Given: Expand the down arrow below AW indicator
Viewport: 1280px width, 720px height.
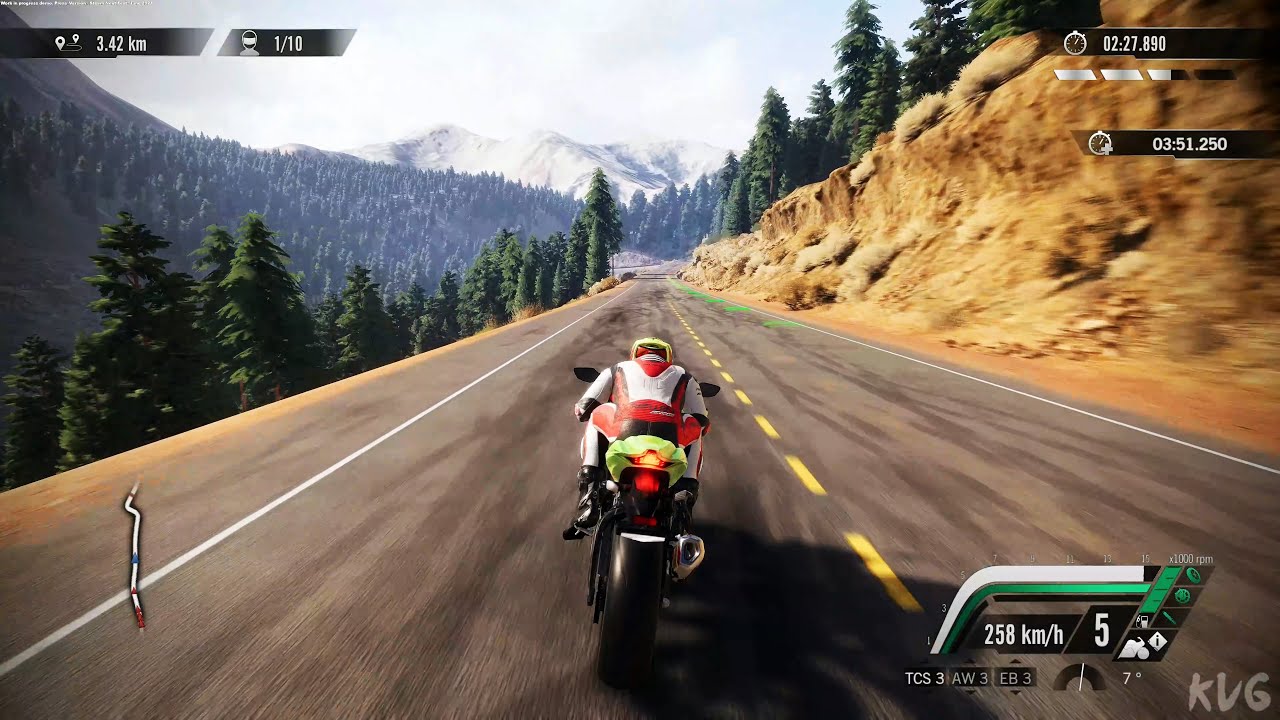Looking at the screenshot, I should tap(971, 692).
